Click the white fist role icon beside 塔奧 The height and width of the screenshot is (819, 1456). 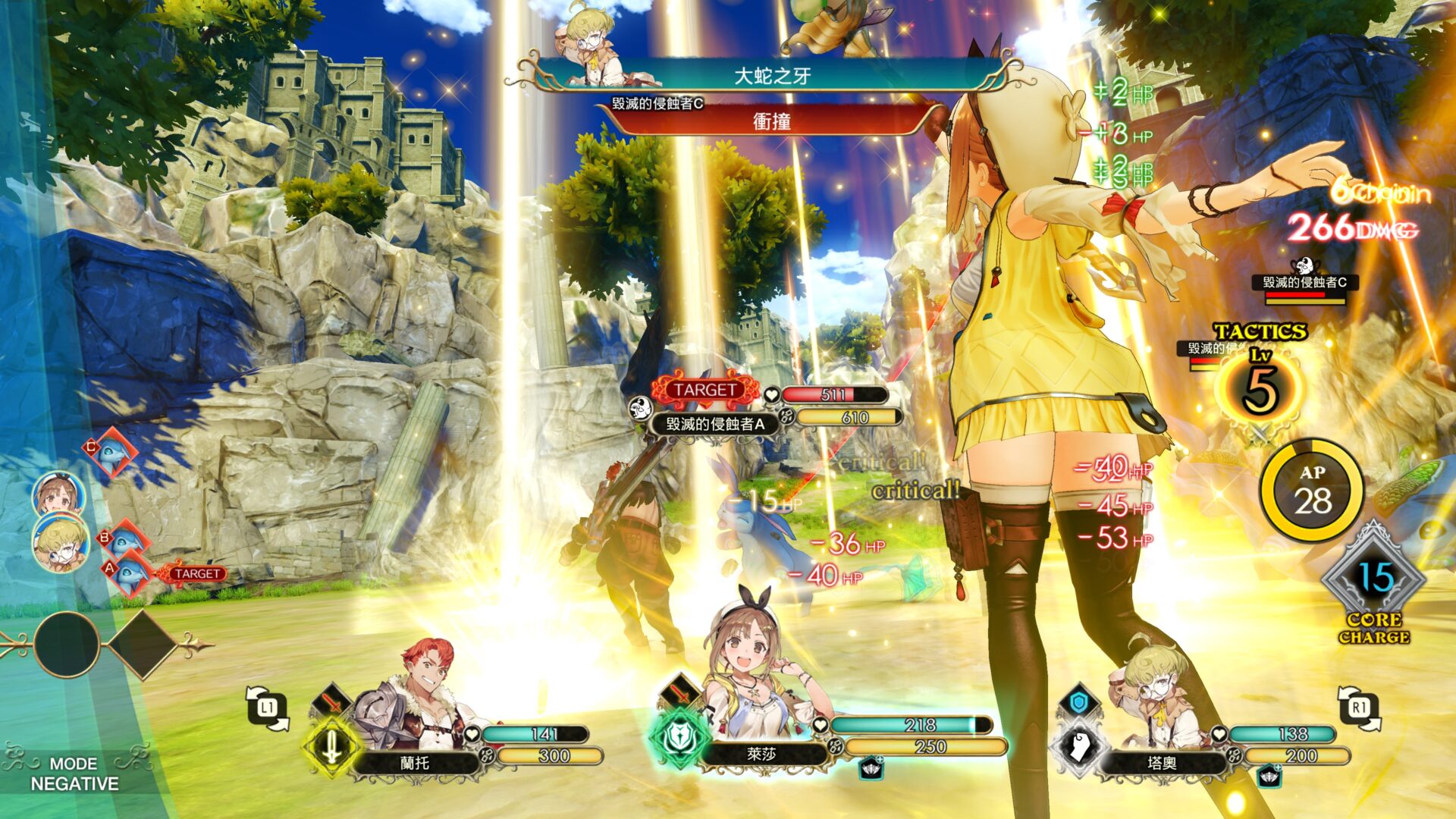pyautogui.click(x=1079, y=747)
